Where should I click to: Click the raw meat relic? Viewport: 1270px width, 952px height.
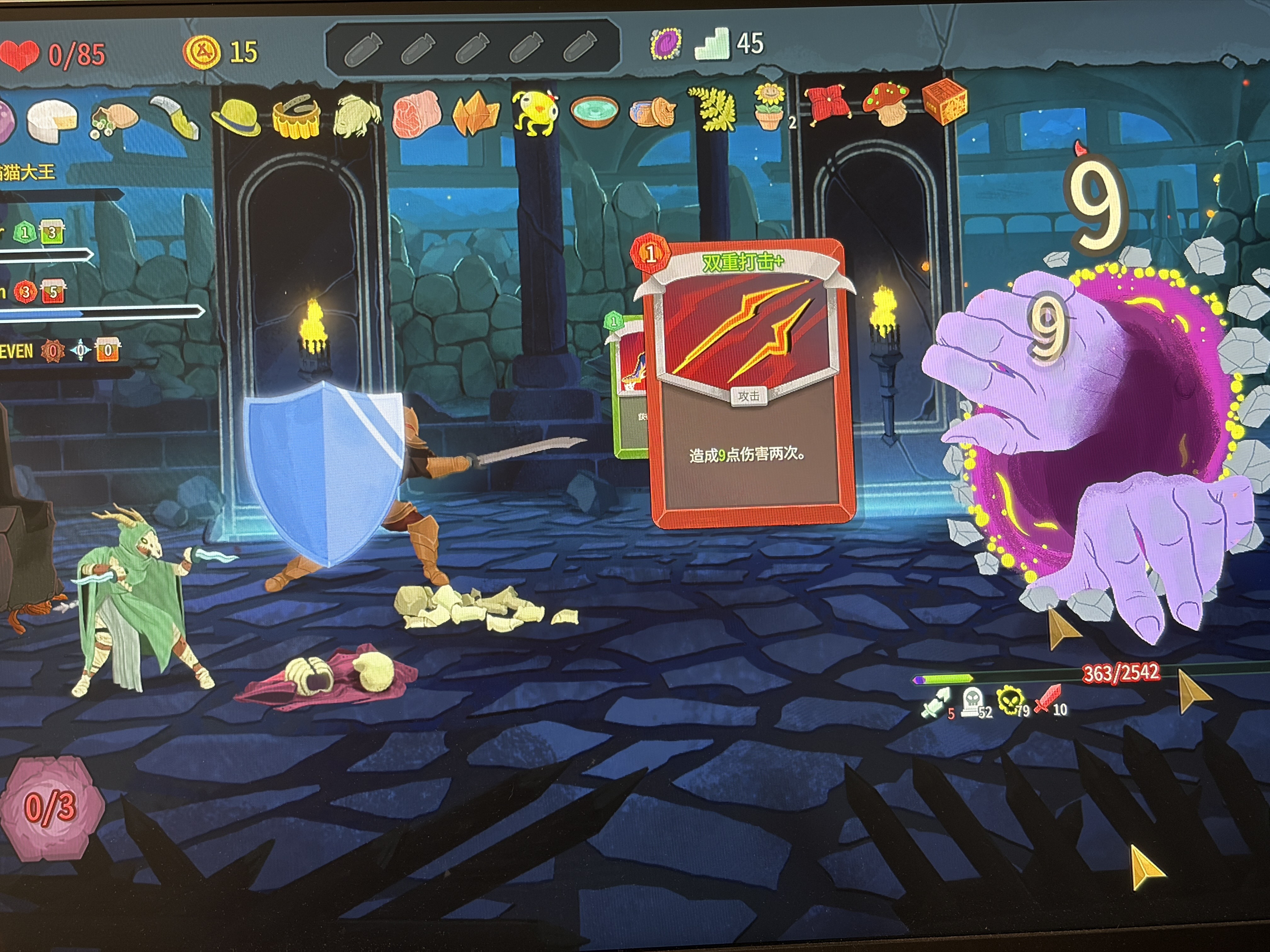click(x=416, y=114)
